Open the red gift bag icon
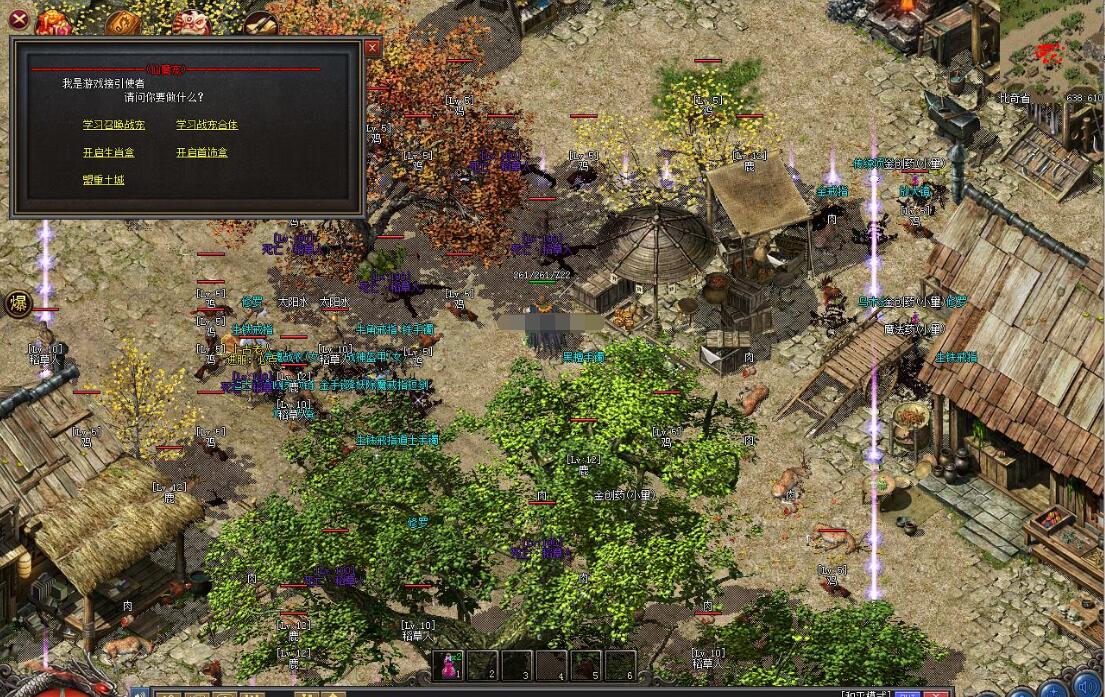This screenshot has height=697, width=1105. (54, 22)
